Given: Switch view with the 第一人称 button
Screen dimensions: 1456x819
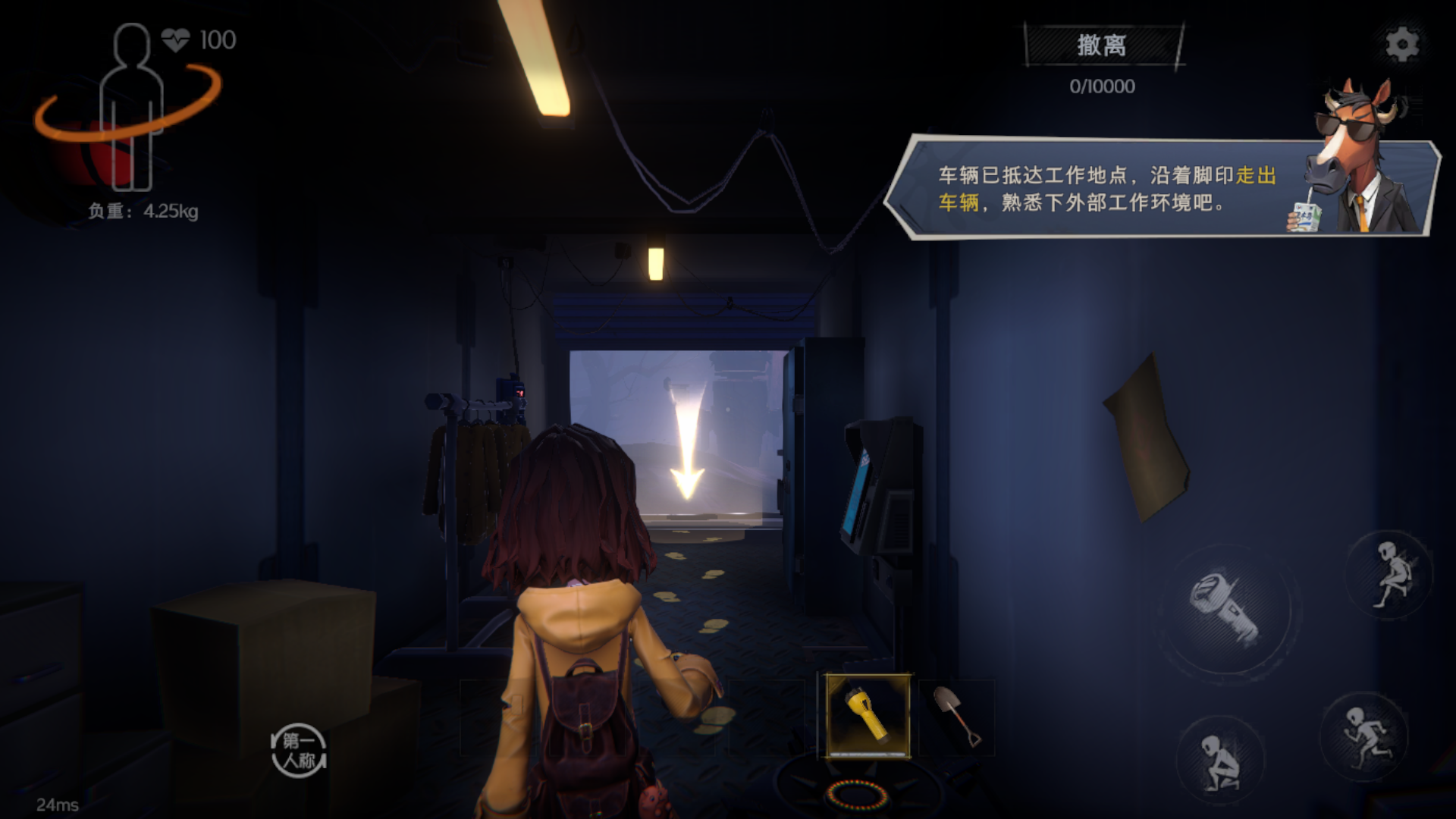Looking at the screenshot, I should click(x=299, y=750).
